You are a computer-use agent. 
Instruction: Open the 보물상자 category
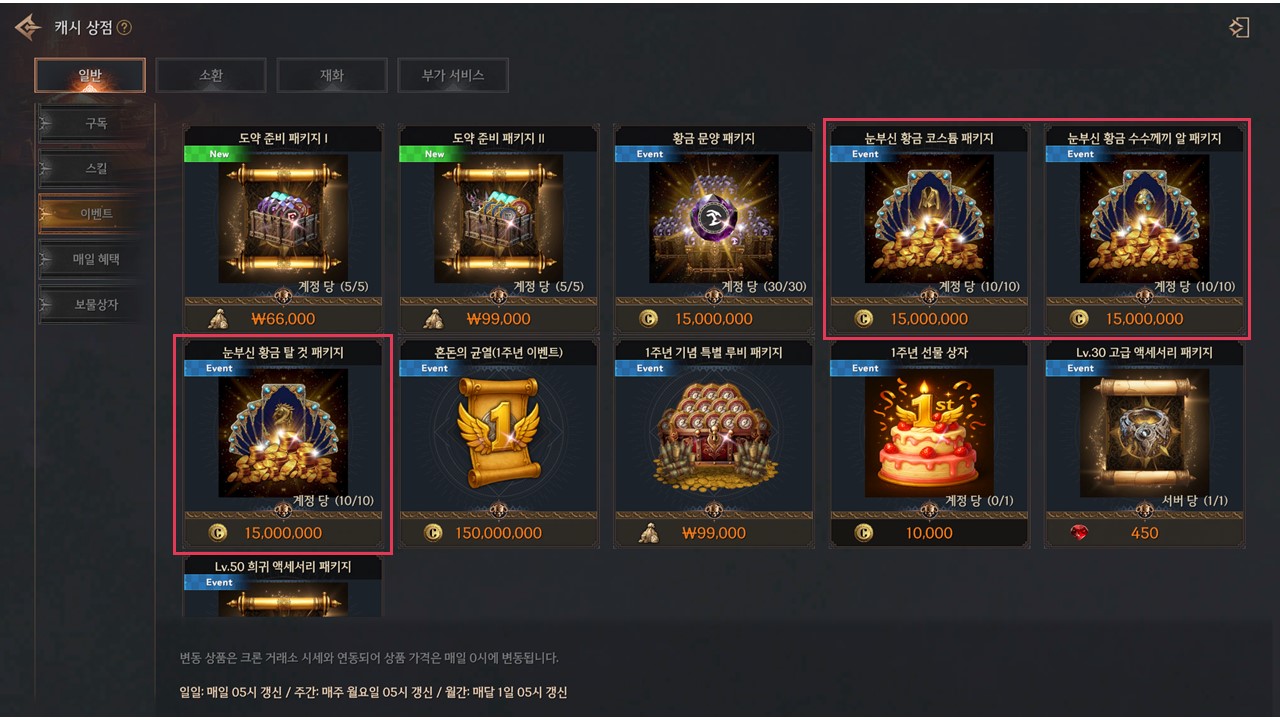point(95,304)
